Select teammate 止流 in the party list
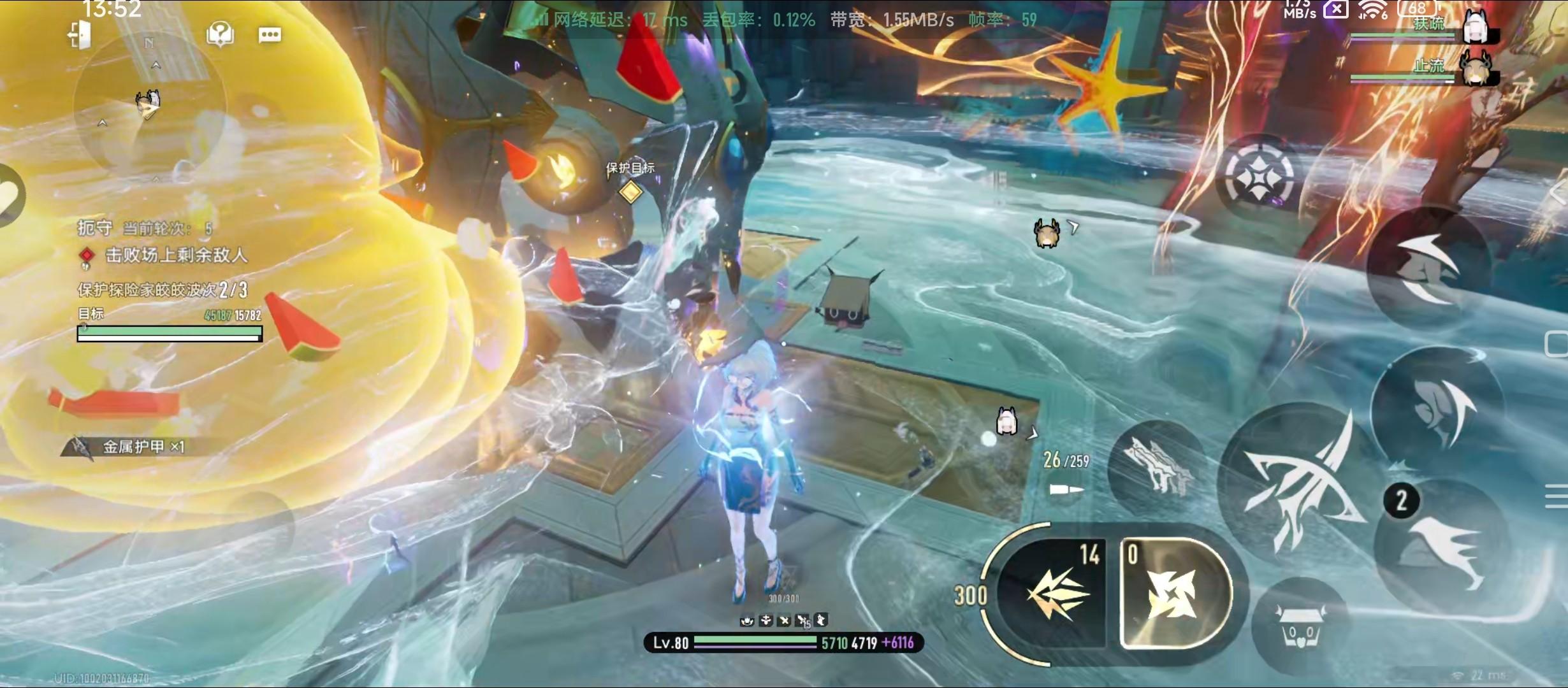This screenshot has width=1568, height=688. click(x=1426, y=69)
